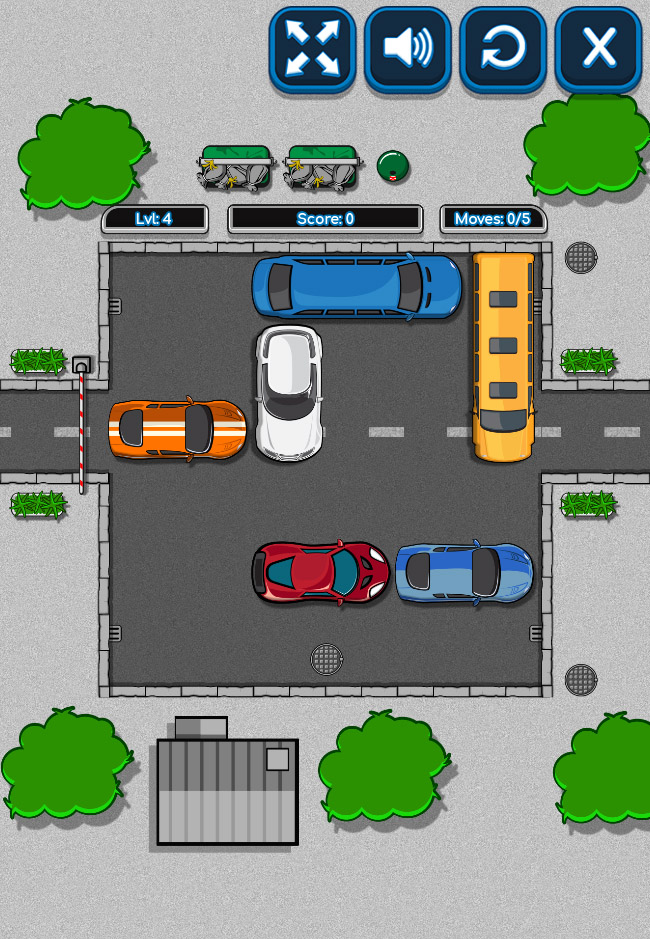
Task: Select the red sports car
Action: (320, 573)
